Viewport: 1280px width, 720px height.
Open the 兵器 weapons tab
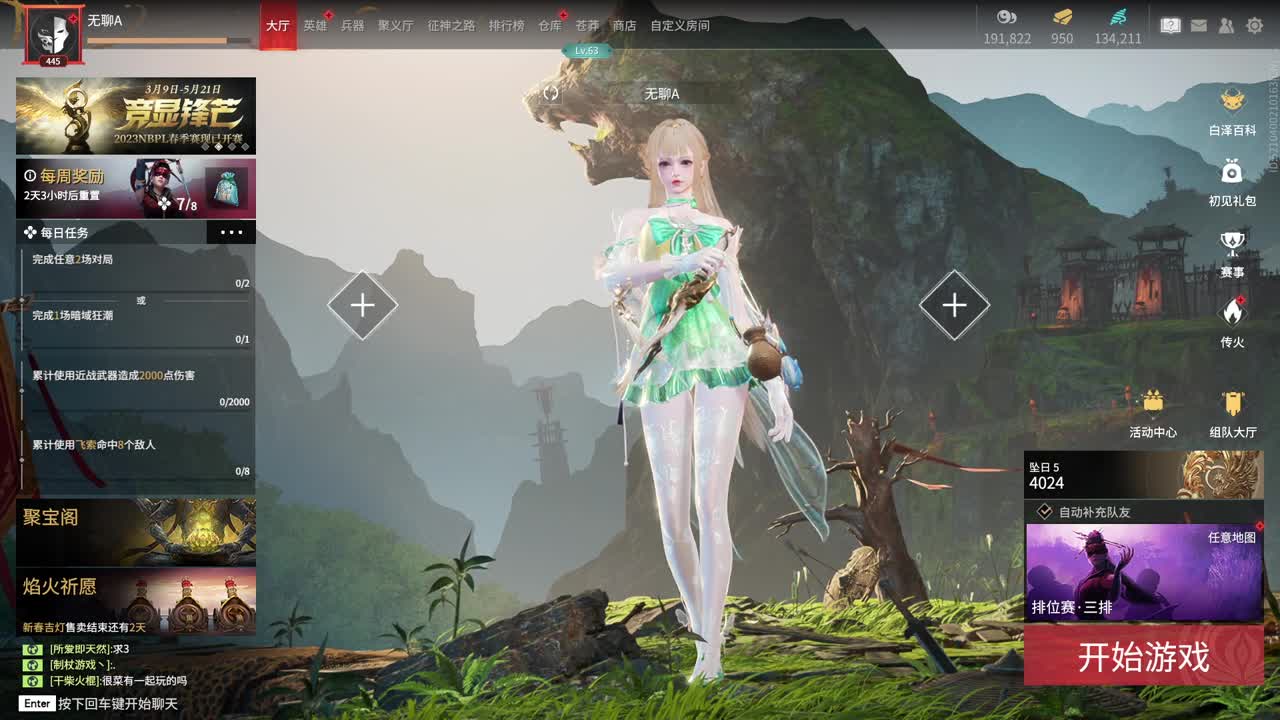coord(352,25)
